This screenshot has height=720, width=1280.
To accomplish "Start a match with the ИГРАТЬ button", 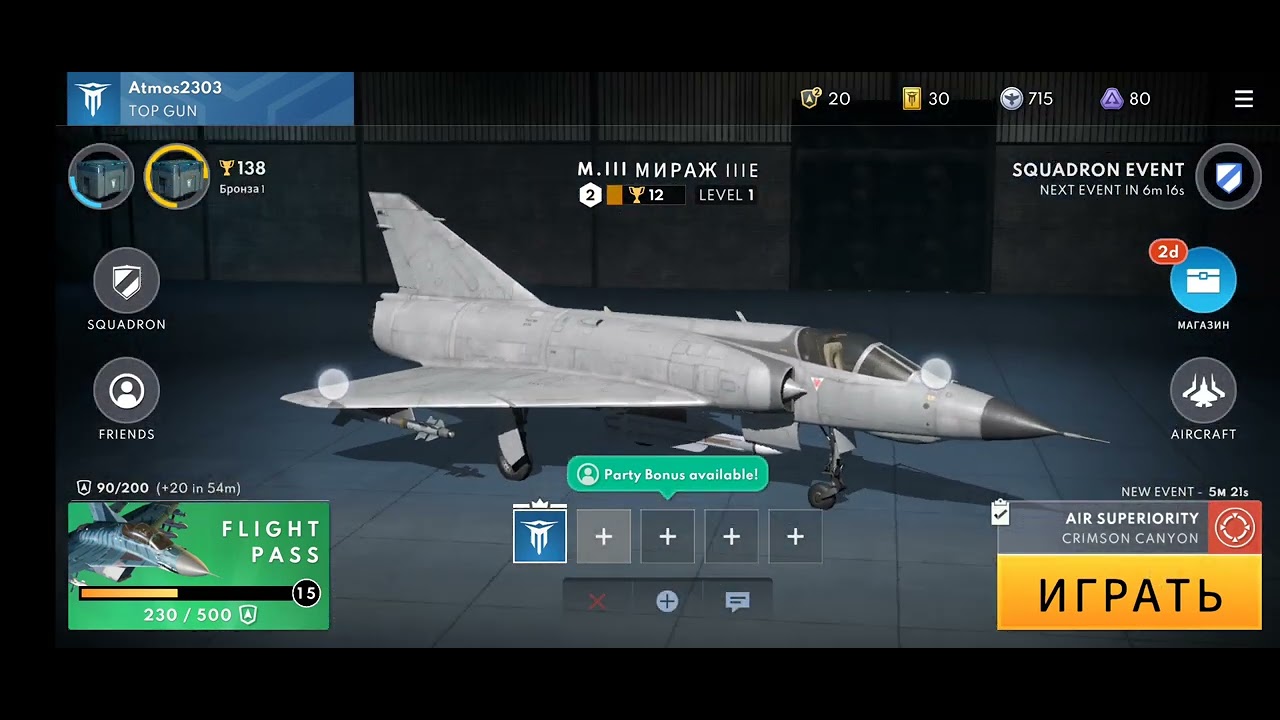I will click(x=1129, y=594).
